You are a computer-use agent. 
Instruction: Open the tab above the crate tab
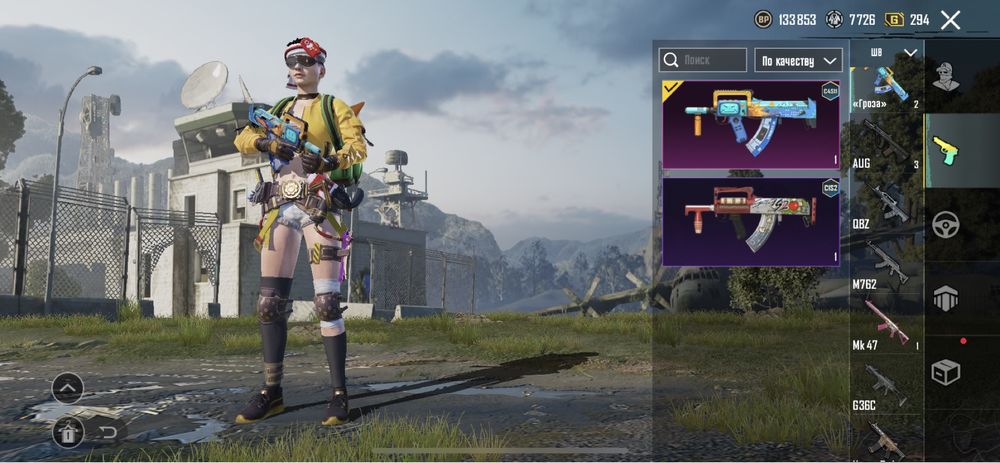pos(947,298)
